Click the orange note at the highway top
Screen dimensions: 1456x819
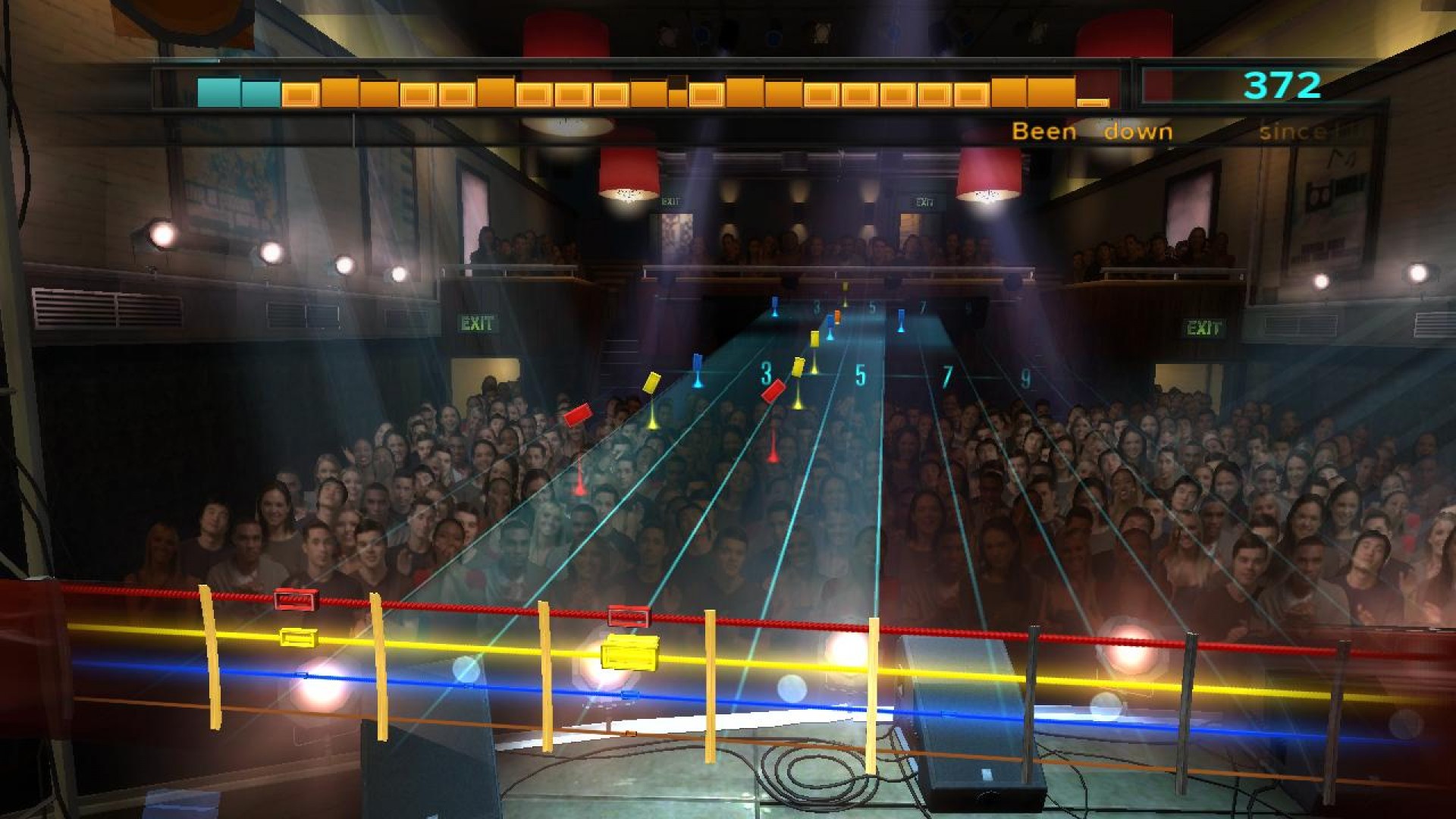836,316
